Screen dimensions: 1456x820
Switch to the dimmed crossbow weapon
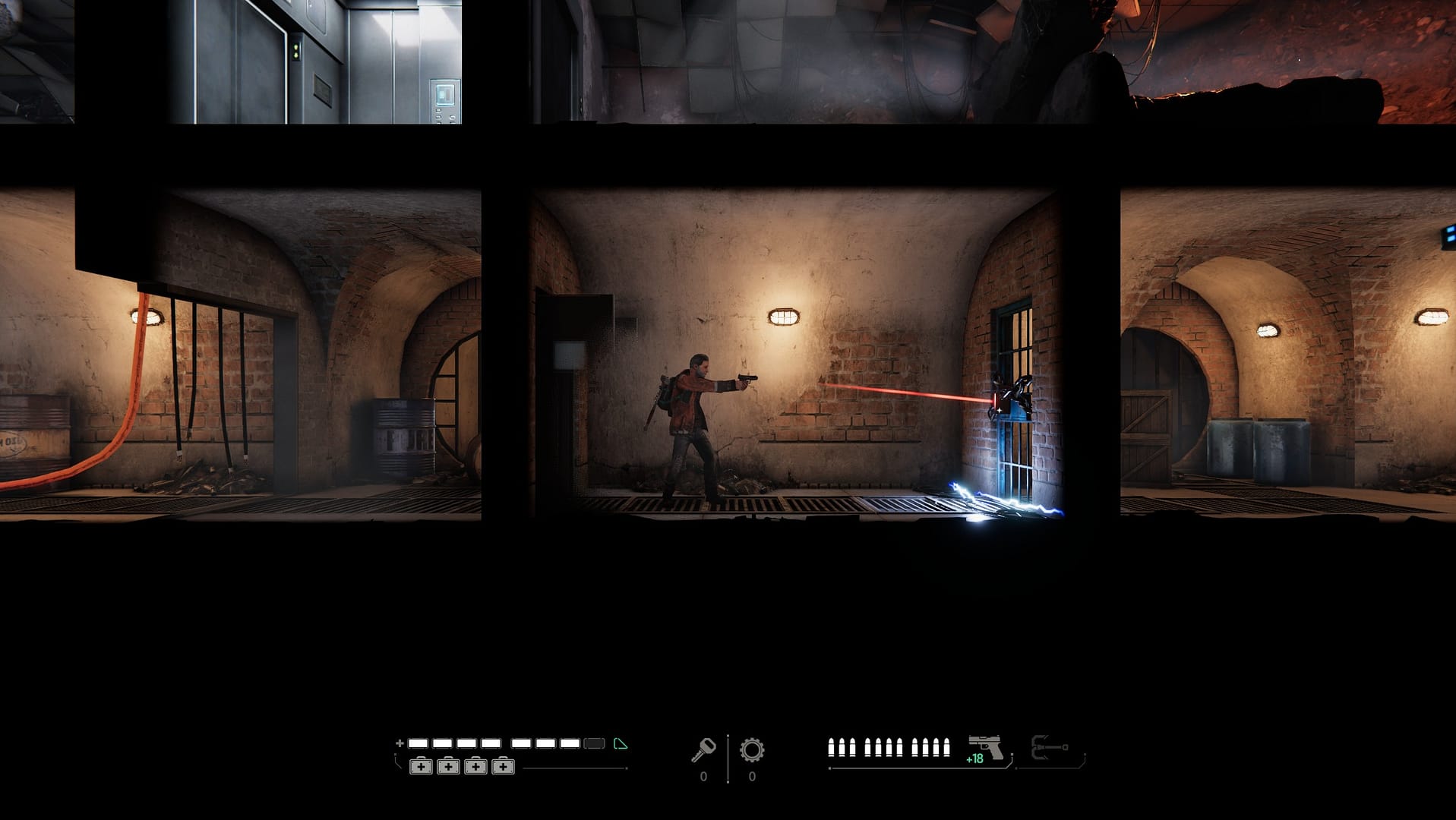(x=1050, y=748)
